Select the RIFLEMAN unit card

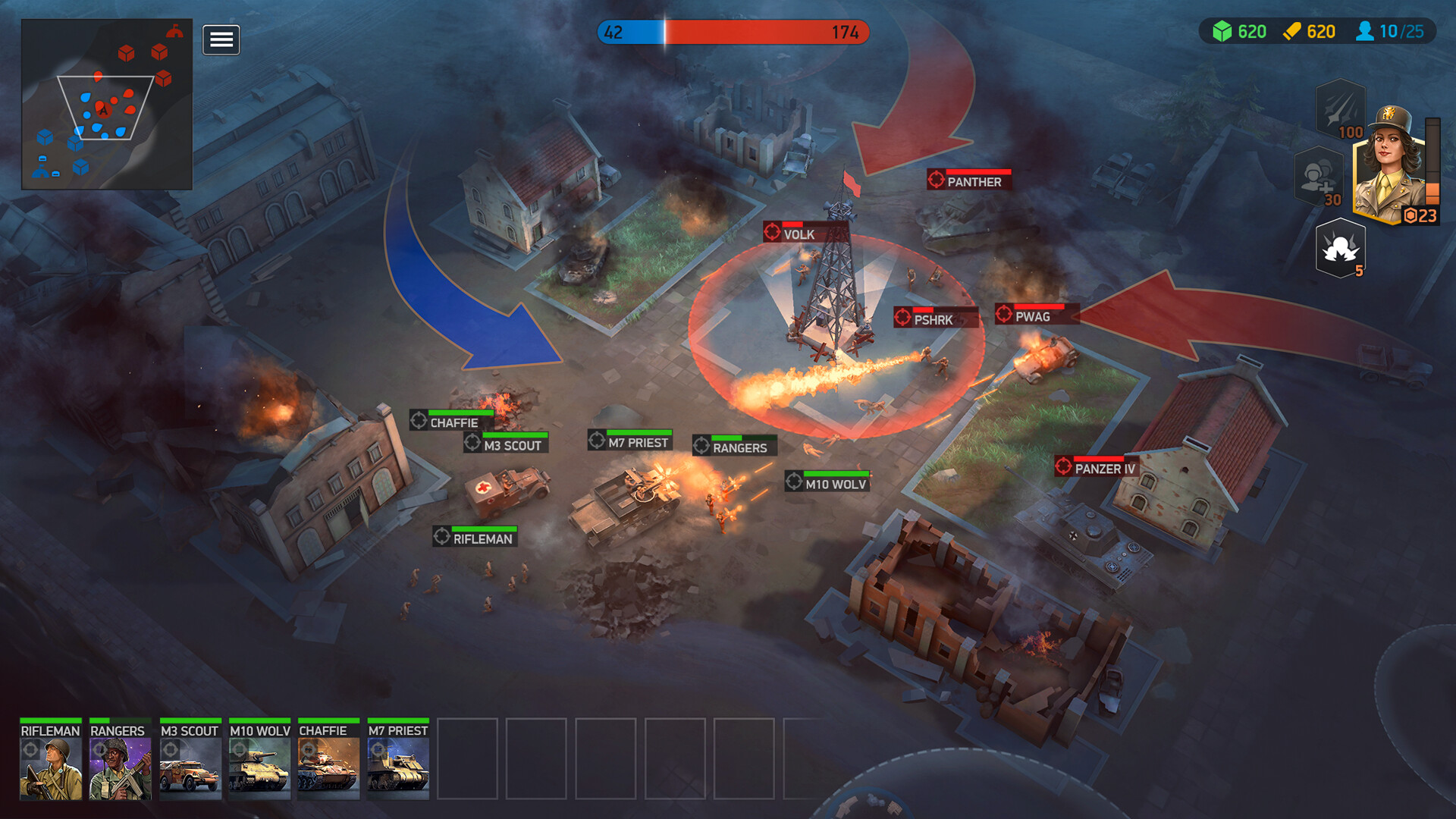coord(49,758)
